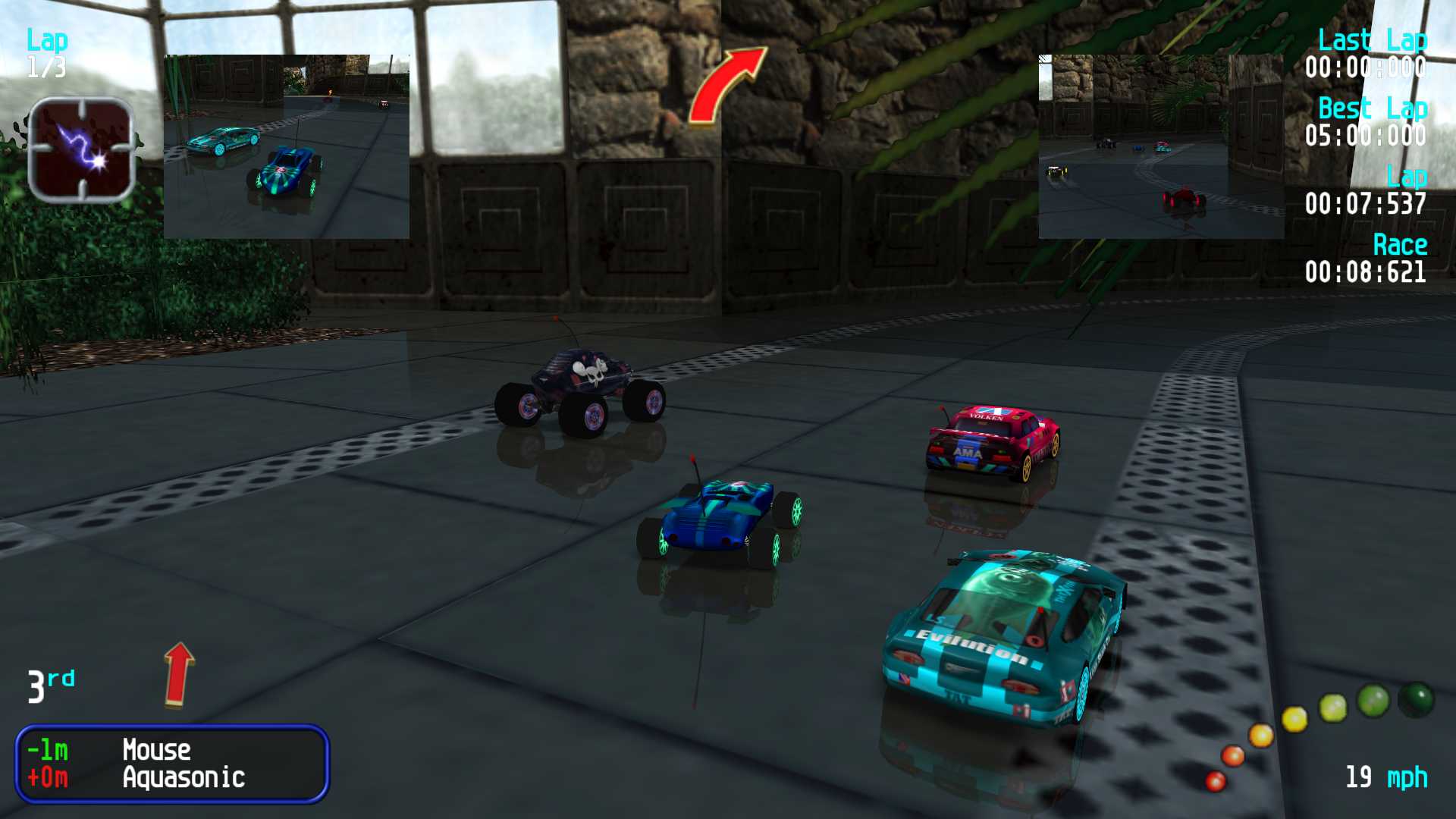The width and height of the screenshot is (1456, 819).
Task: Select the Mouse name label
Action: 155,750
